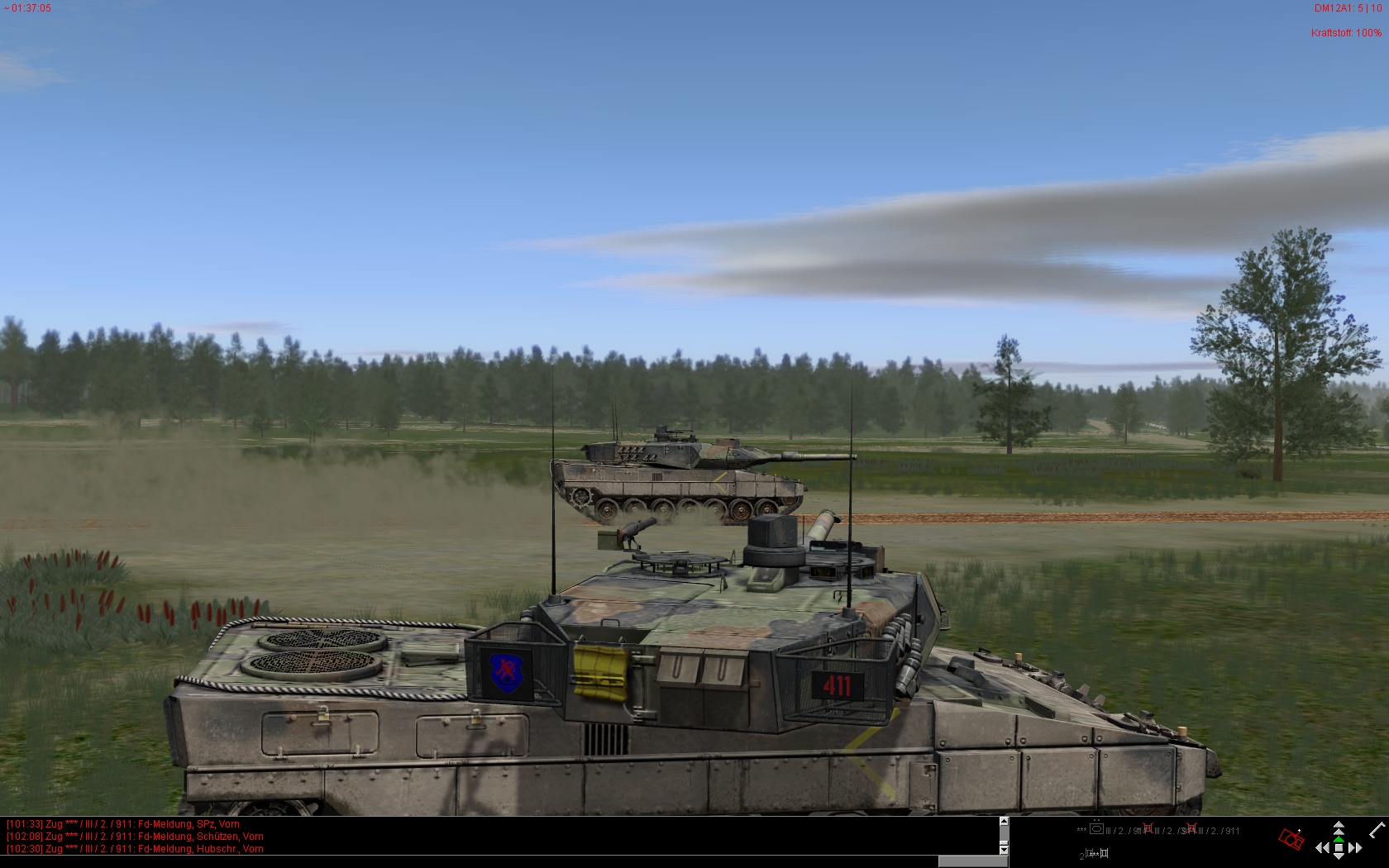
Task: Select the SPz contact report message line
Action: click(123, 824)
